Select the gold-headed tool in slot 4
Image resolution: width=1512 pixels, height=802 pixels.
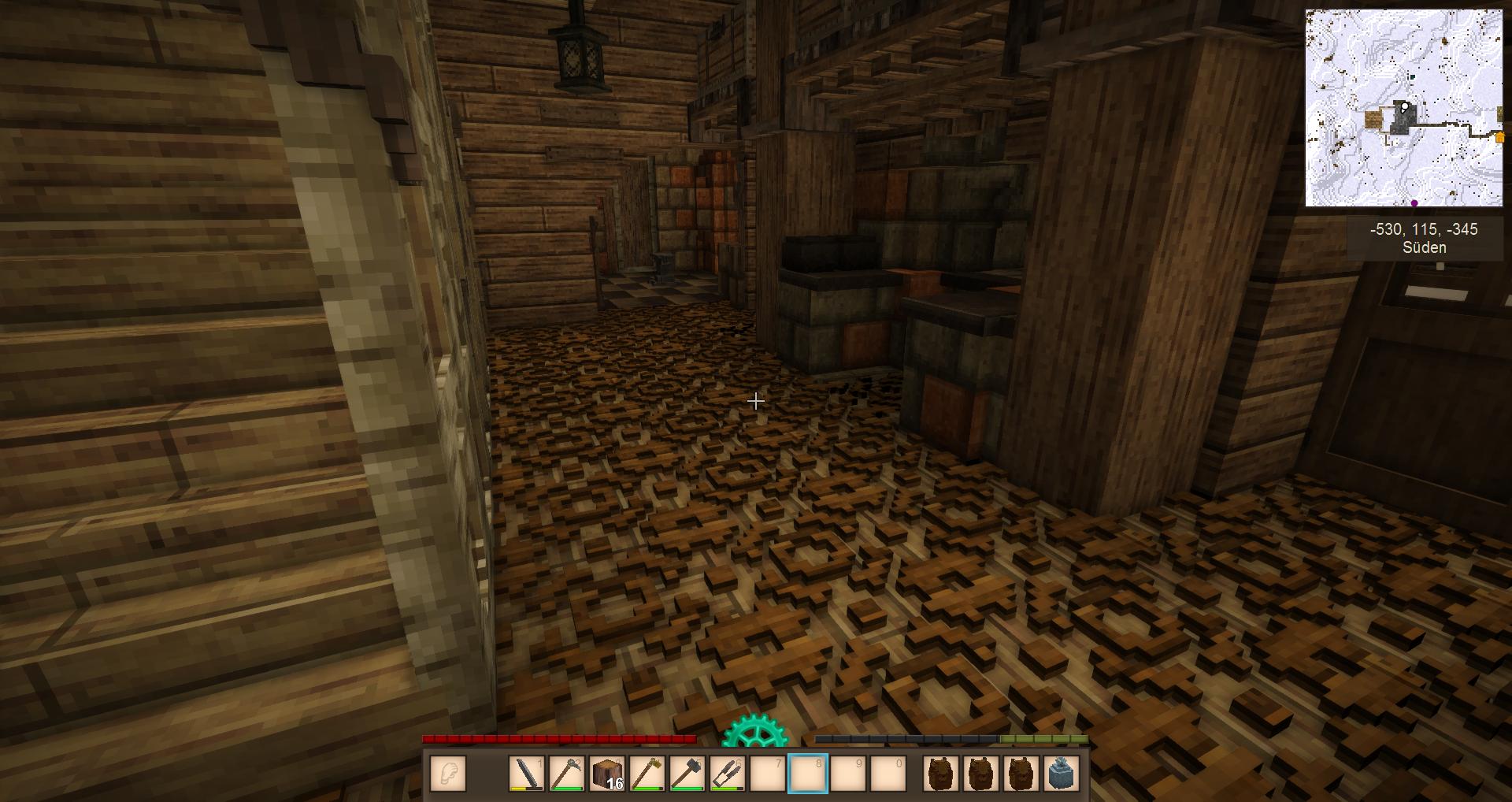[647, 773]
